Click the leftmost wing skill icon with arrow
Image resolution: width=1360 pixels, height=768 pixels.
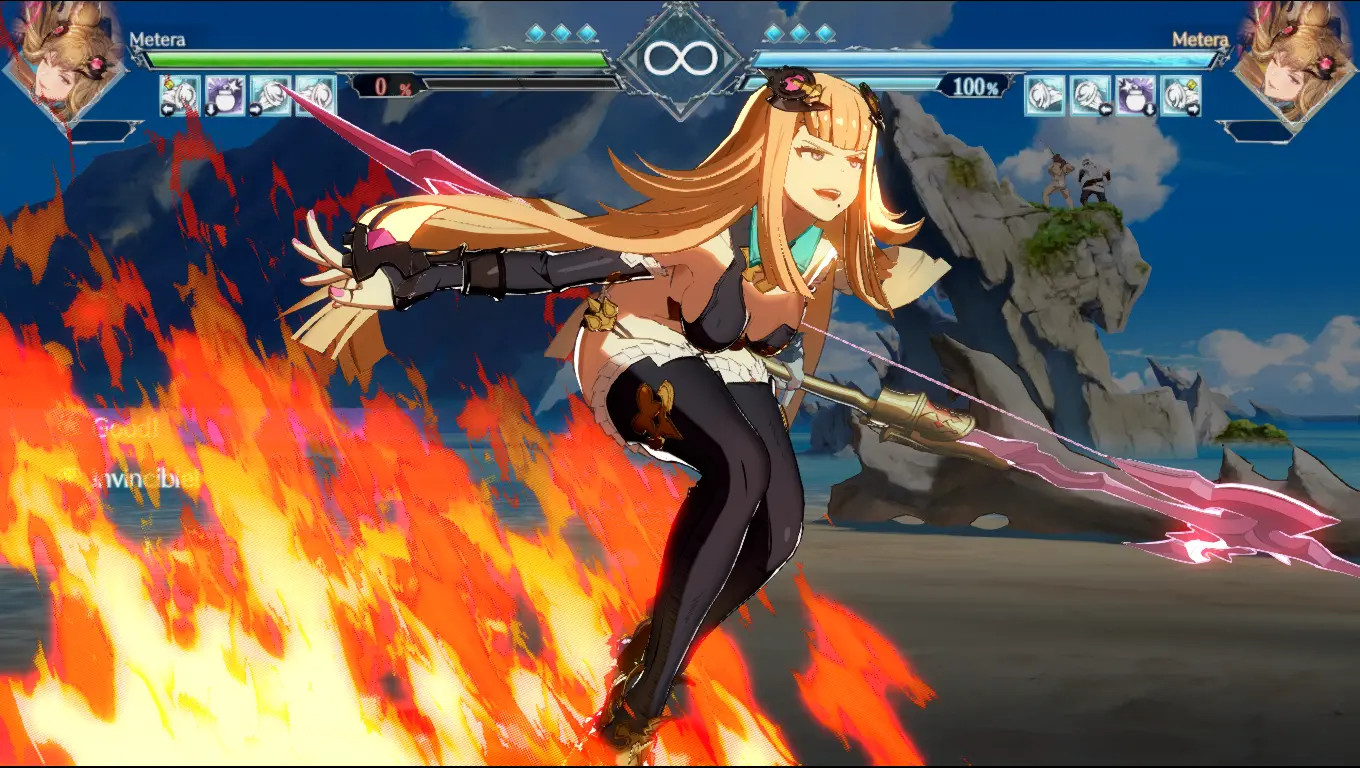(178, 95)
